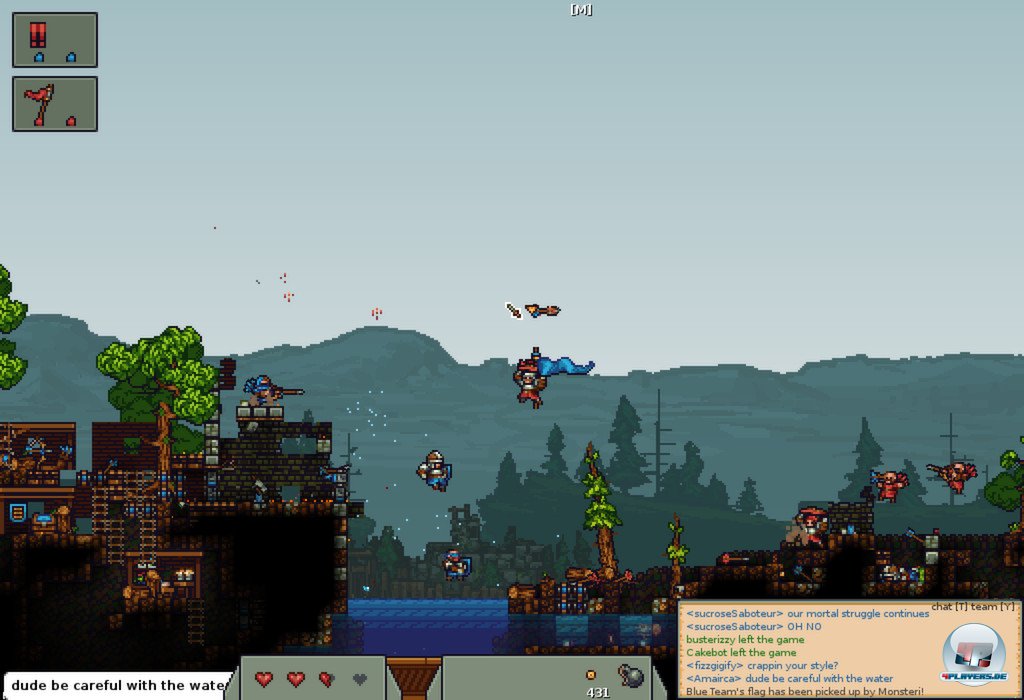Click the red team flag status panel

pyautogui.click(x=55, y=104)
